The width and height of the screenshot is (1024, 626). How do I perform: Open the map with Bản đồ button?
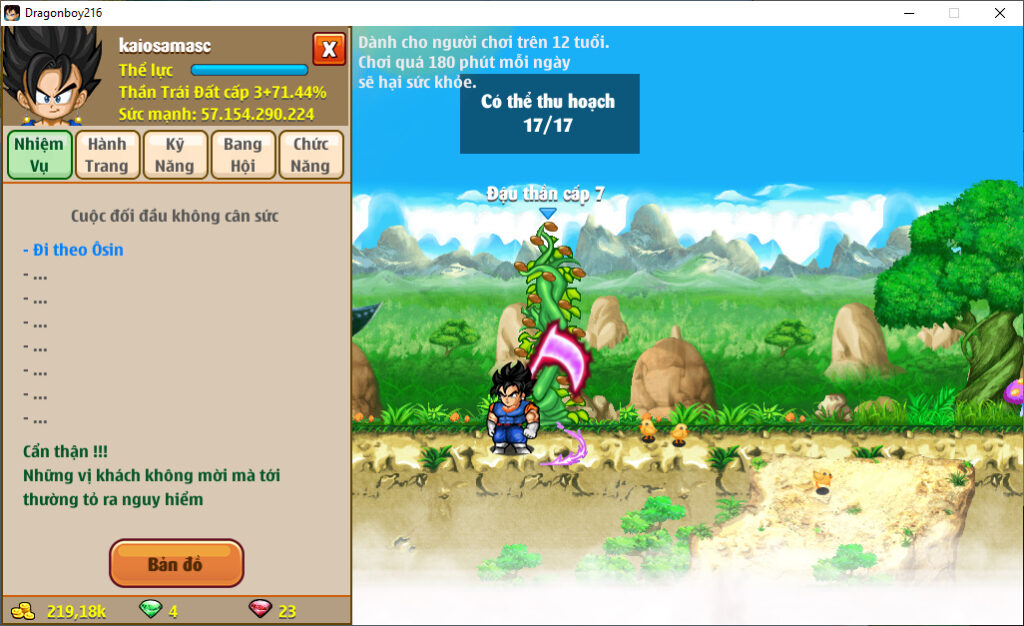pyautogui.click(x=176, y=564)
